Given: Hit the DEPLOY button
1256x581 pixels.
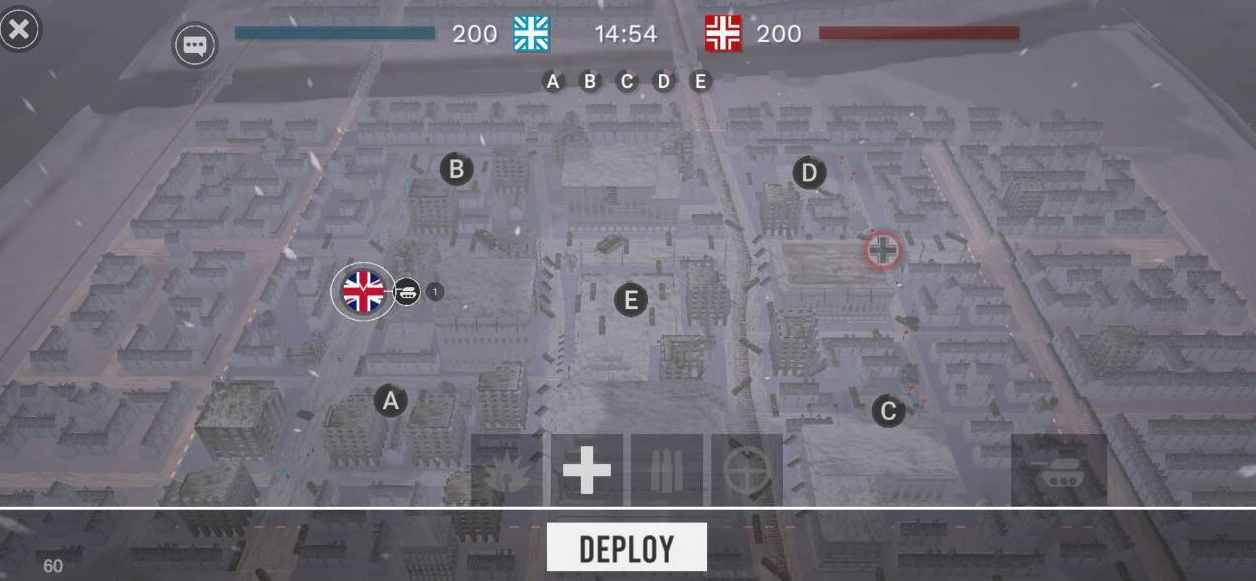Looking at the screenshot, I should click(626, 548).
